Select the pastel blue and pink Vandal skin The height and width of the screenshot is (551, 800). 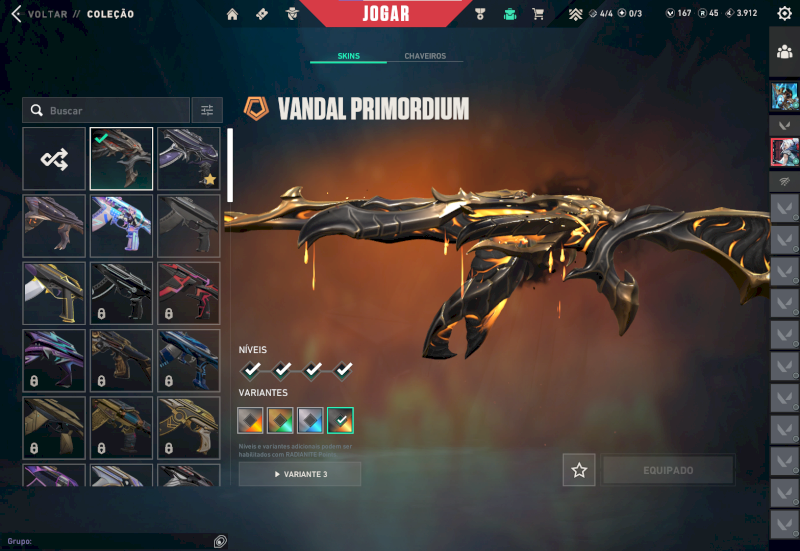point(121,225)
